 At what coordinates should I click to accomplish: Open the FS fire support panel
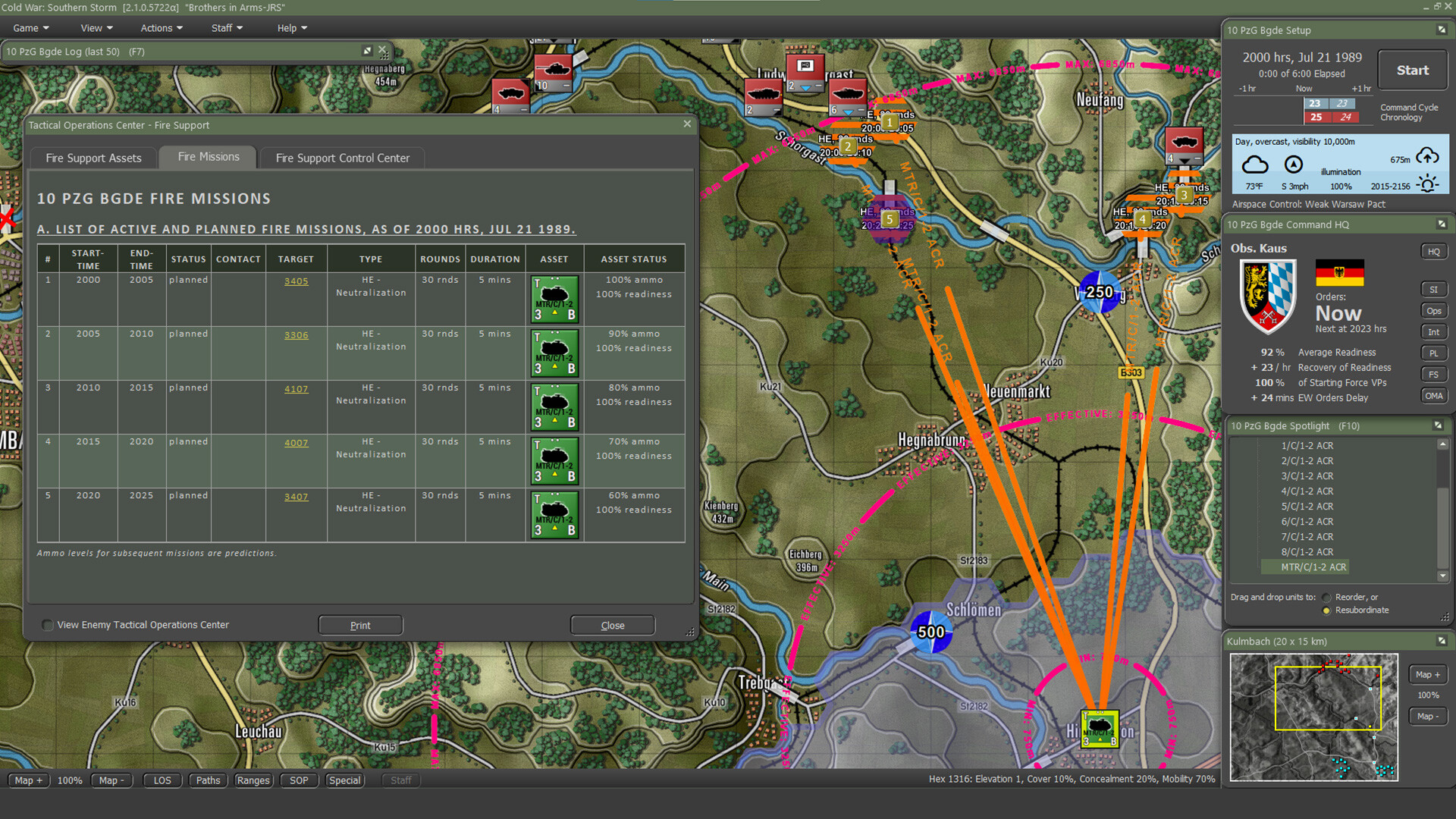tap(1434, 374)
